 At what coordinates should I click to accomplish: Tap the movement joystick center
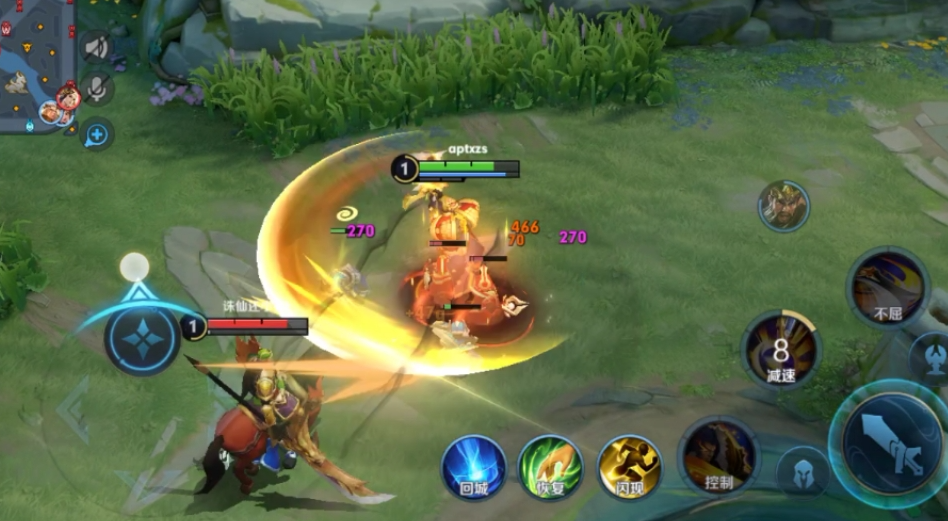tap(141, 334)
